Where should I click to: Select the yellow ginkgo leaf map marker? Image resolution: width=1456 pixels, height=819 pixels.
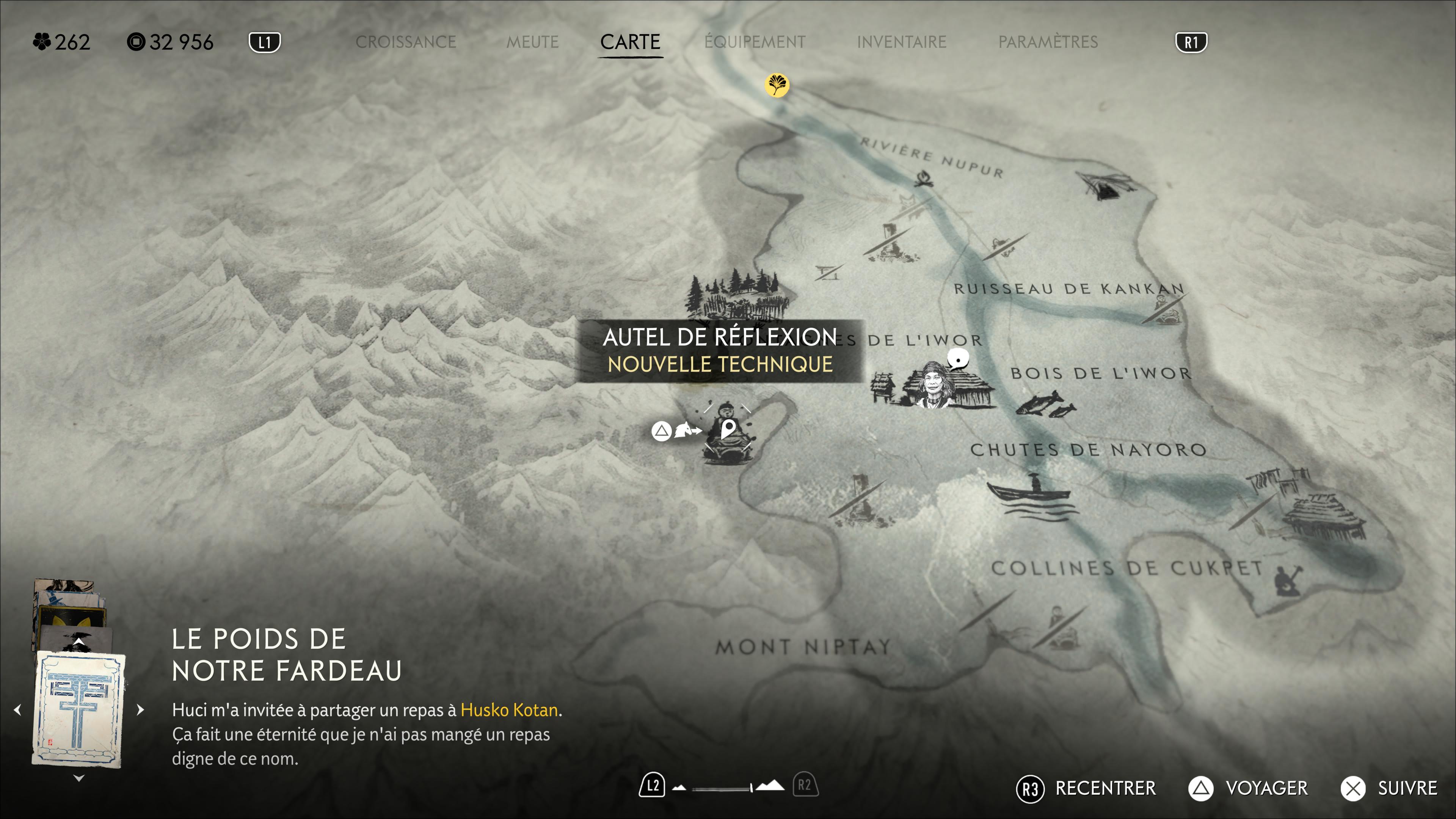777,85
